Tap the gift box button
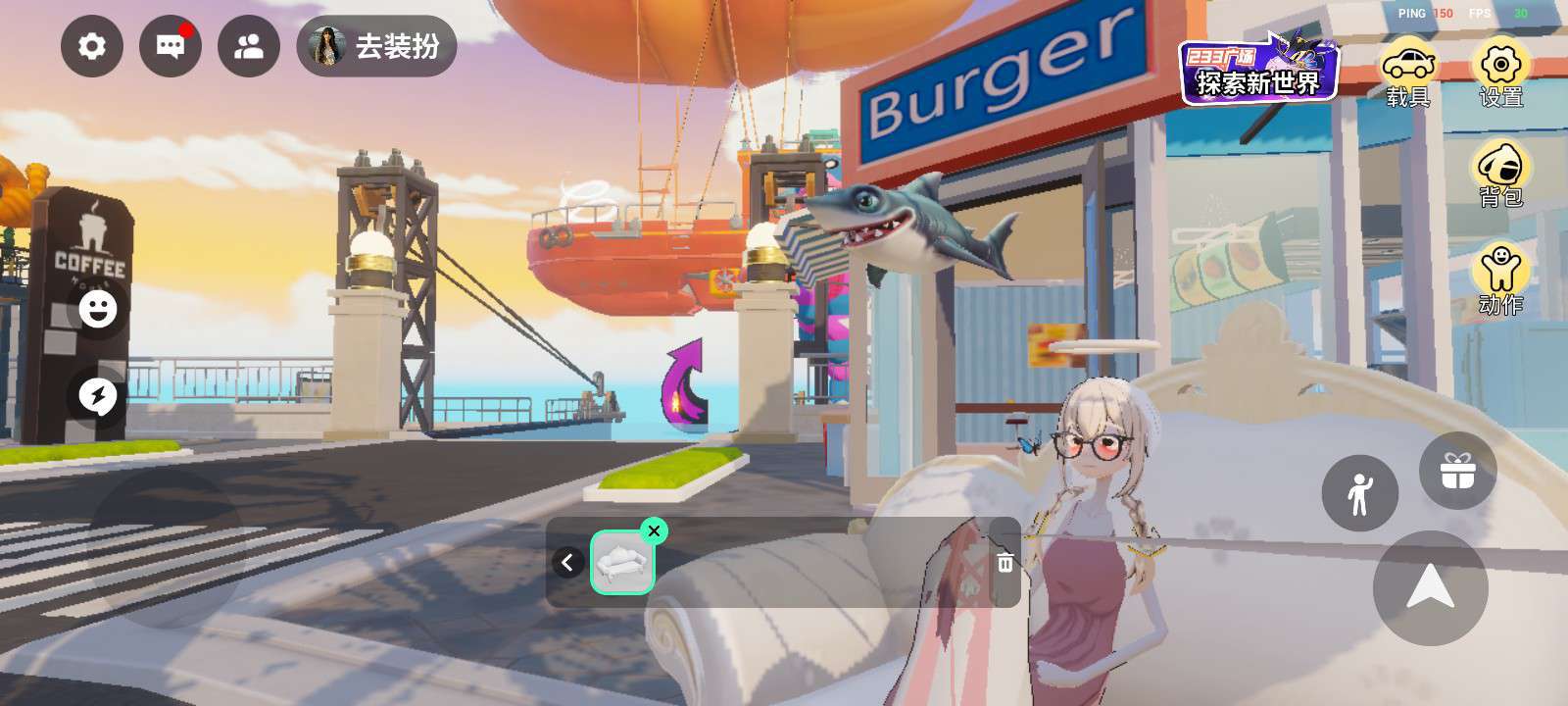Viewport: 1568px width, 706px height. [1457, 471]
